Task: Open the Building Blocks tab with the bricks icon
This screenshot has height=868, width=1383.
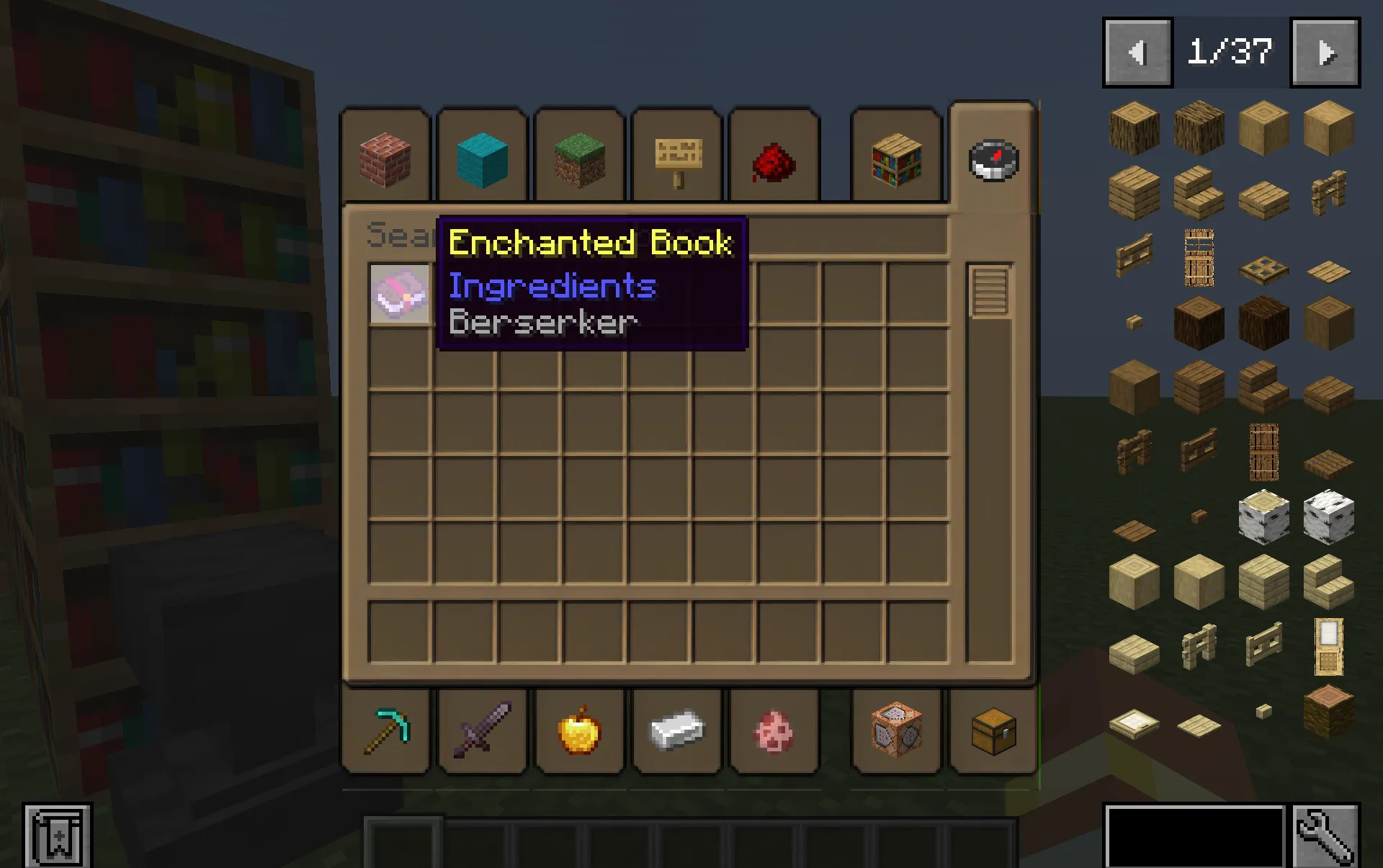Action: [386, 157]
